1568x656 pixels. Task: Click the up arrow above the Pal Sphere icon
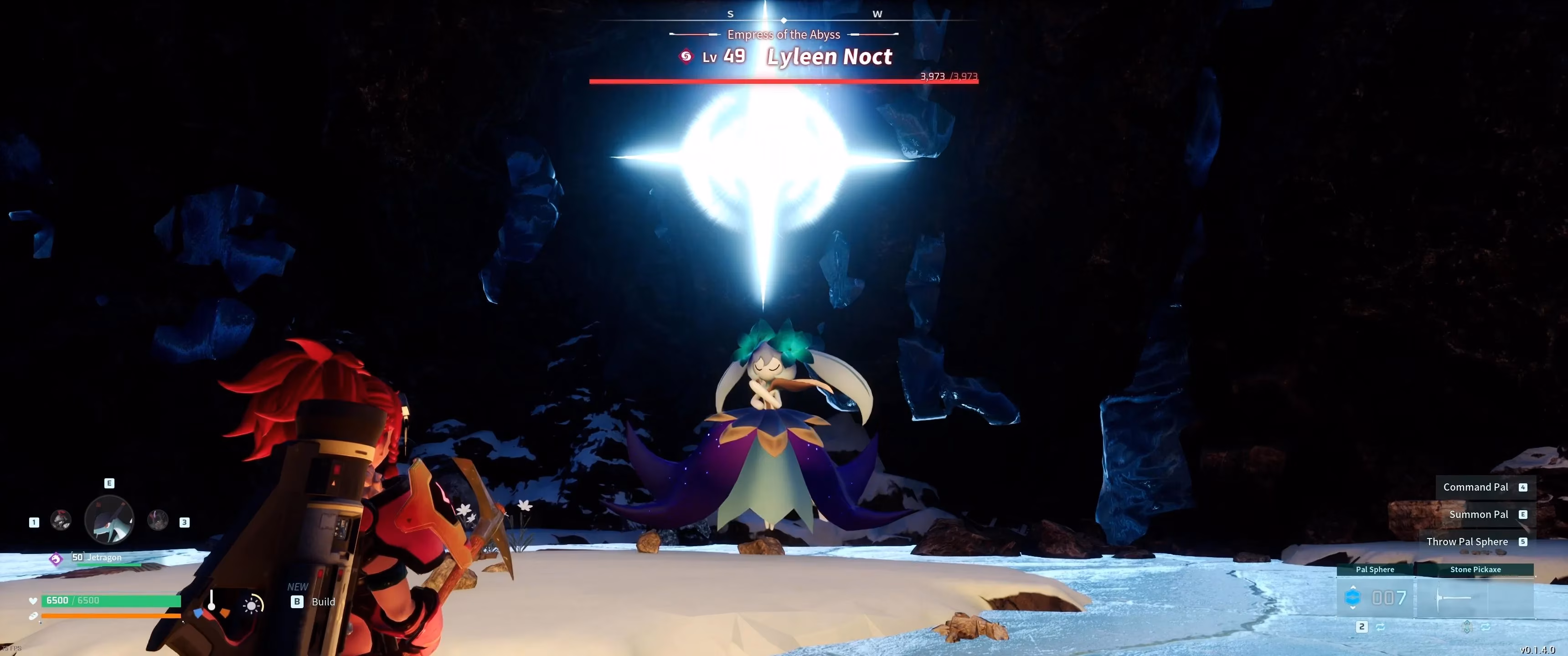click(1353, 588)
